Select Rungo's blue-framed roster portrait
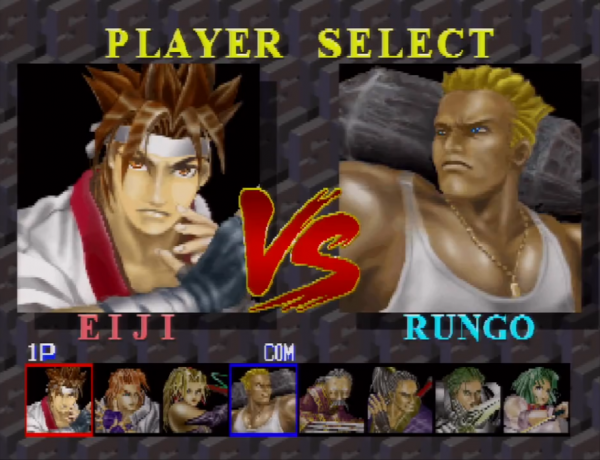The height and width of the screenshot is (460, 600). [x=263, y=399]
